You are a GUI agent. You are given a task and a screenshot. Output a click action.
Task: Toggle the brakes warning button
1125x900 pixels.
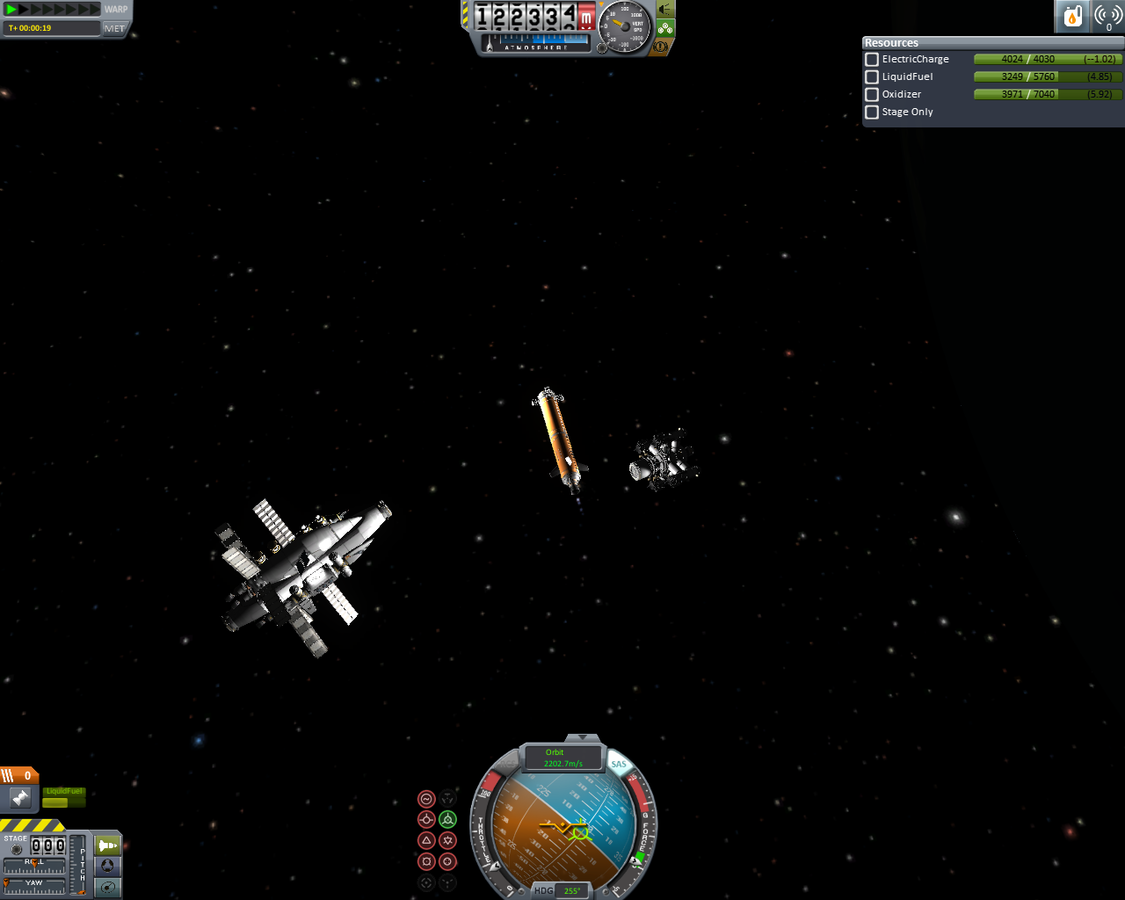point(660,47)
